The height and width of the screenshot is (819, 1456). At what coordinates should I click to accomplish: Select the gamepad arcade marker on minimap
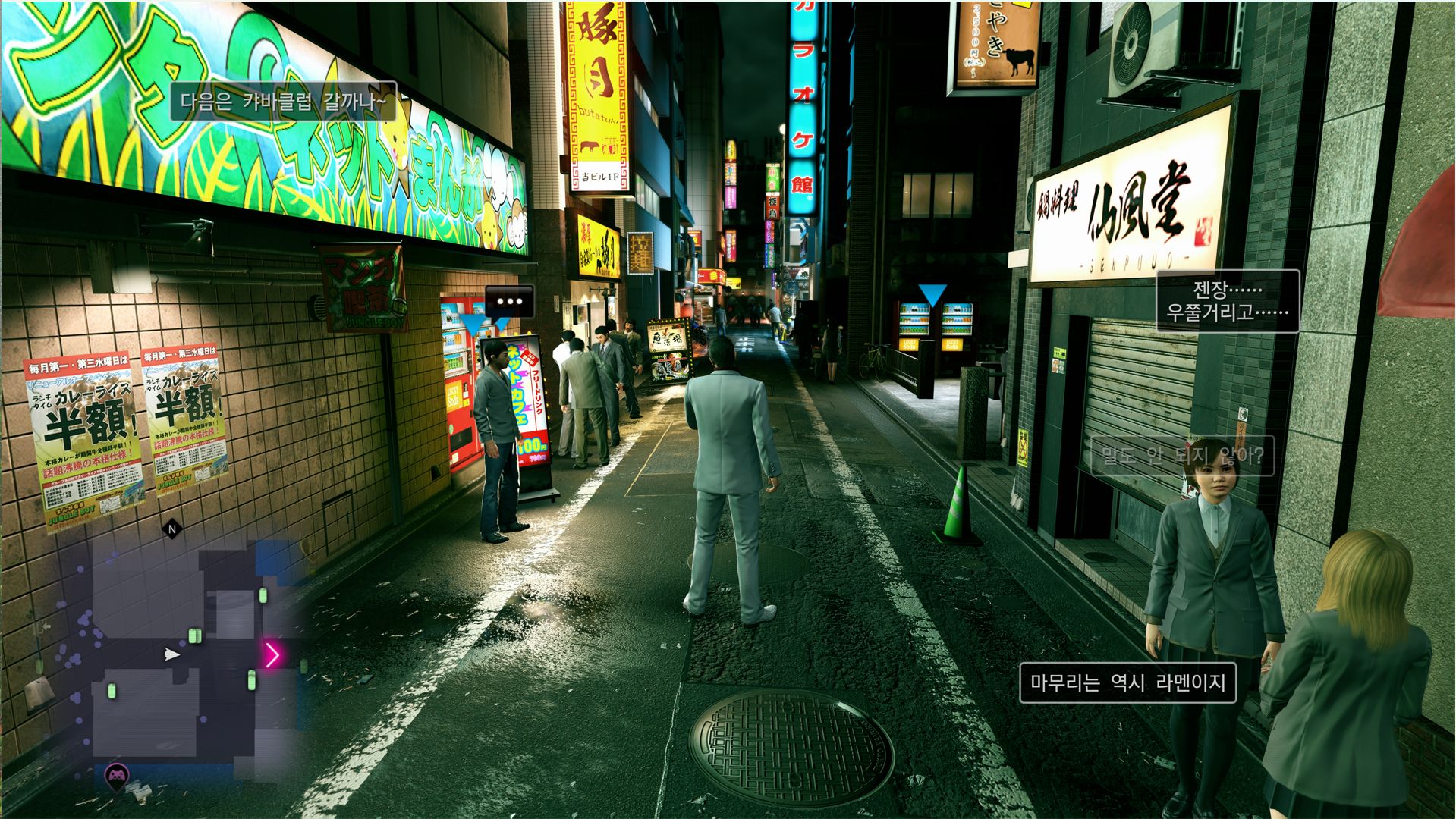[116, 776]
